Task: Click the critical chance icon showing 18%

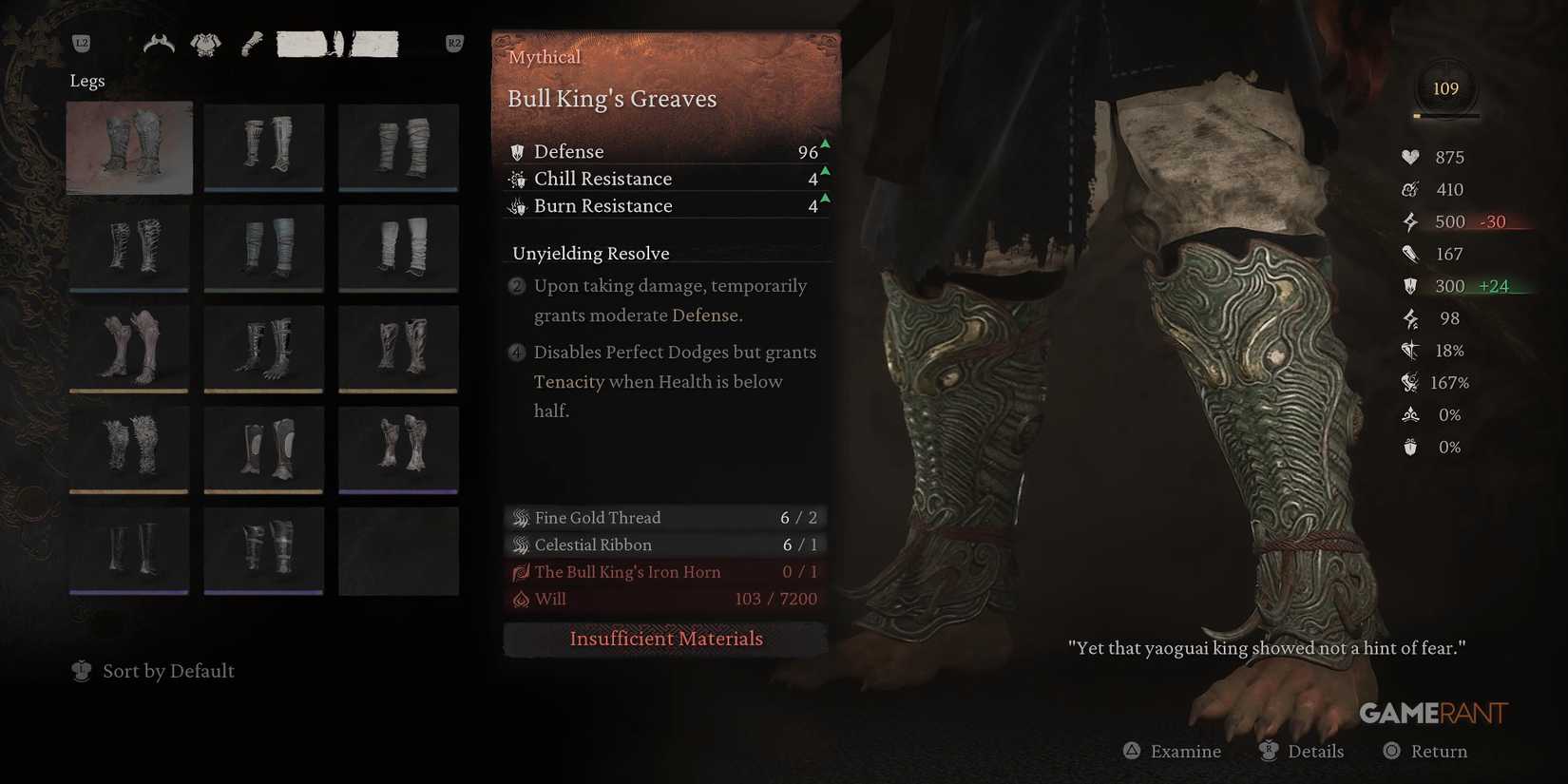Action: coord(1409,350)
